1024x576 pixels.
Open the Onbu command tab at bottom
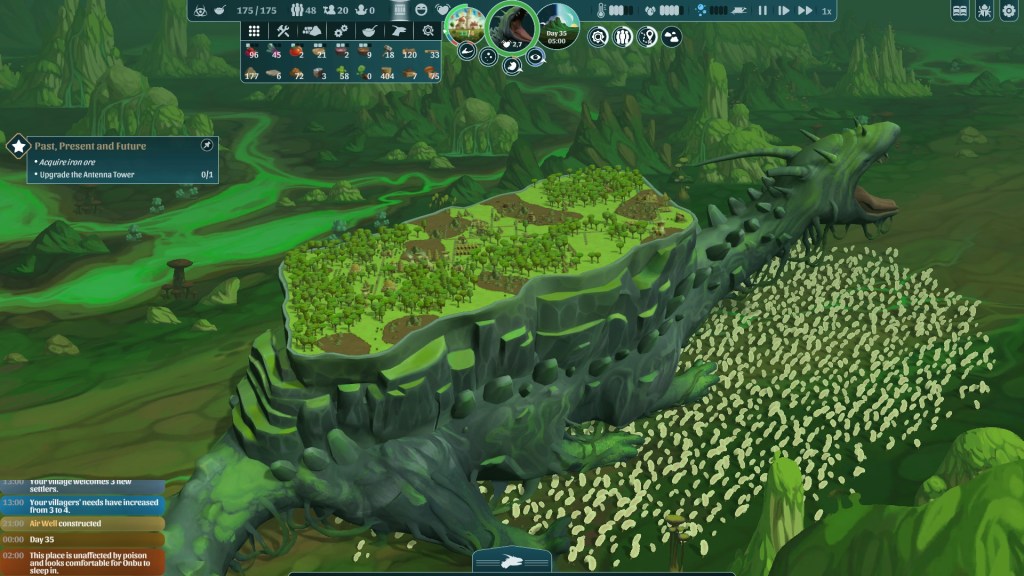511,562
